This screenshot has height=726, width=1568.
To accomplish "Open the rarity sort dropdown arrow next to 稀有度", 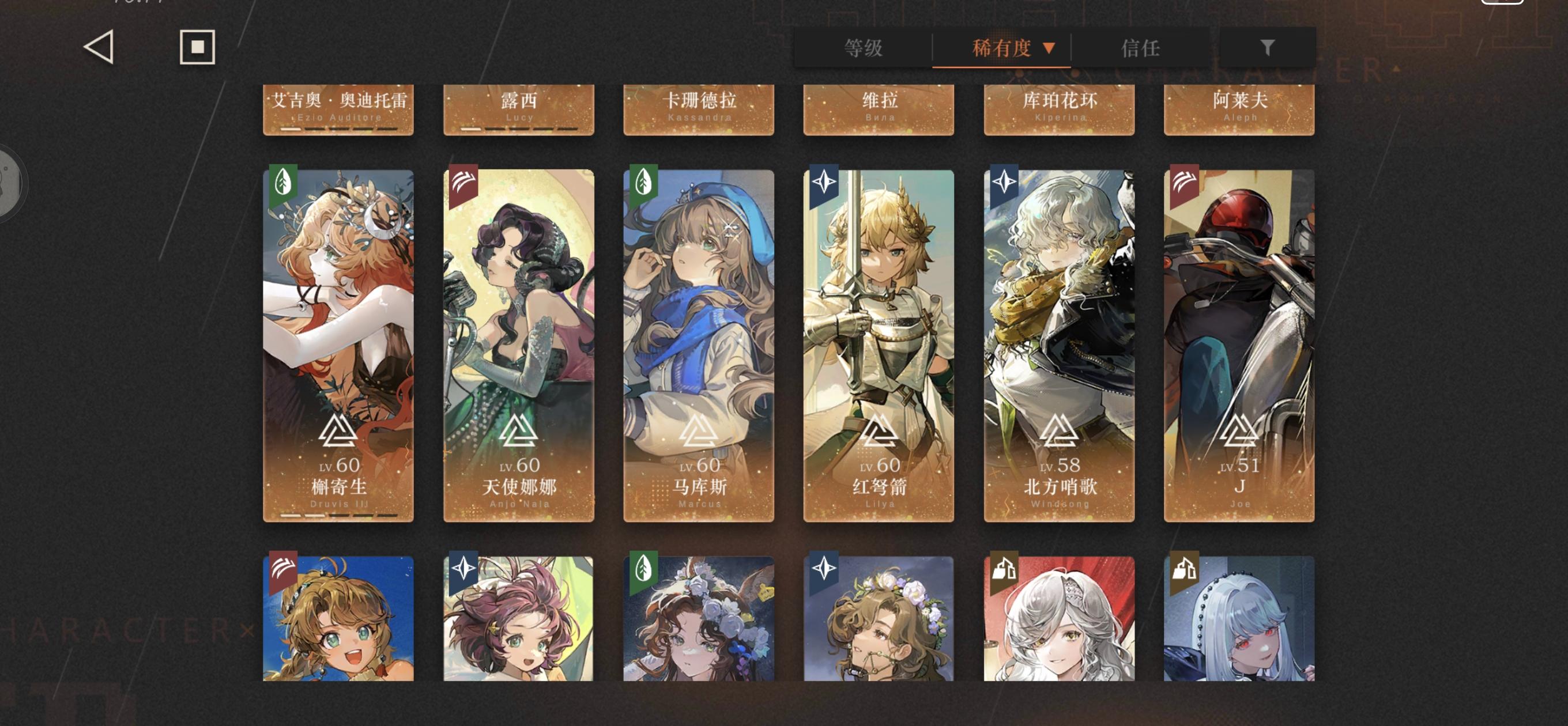I will [x=1049, y=48].
